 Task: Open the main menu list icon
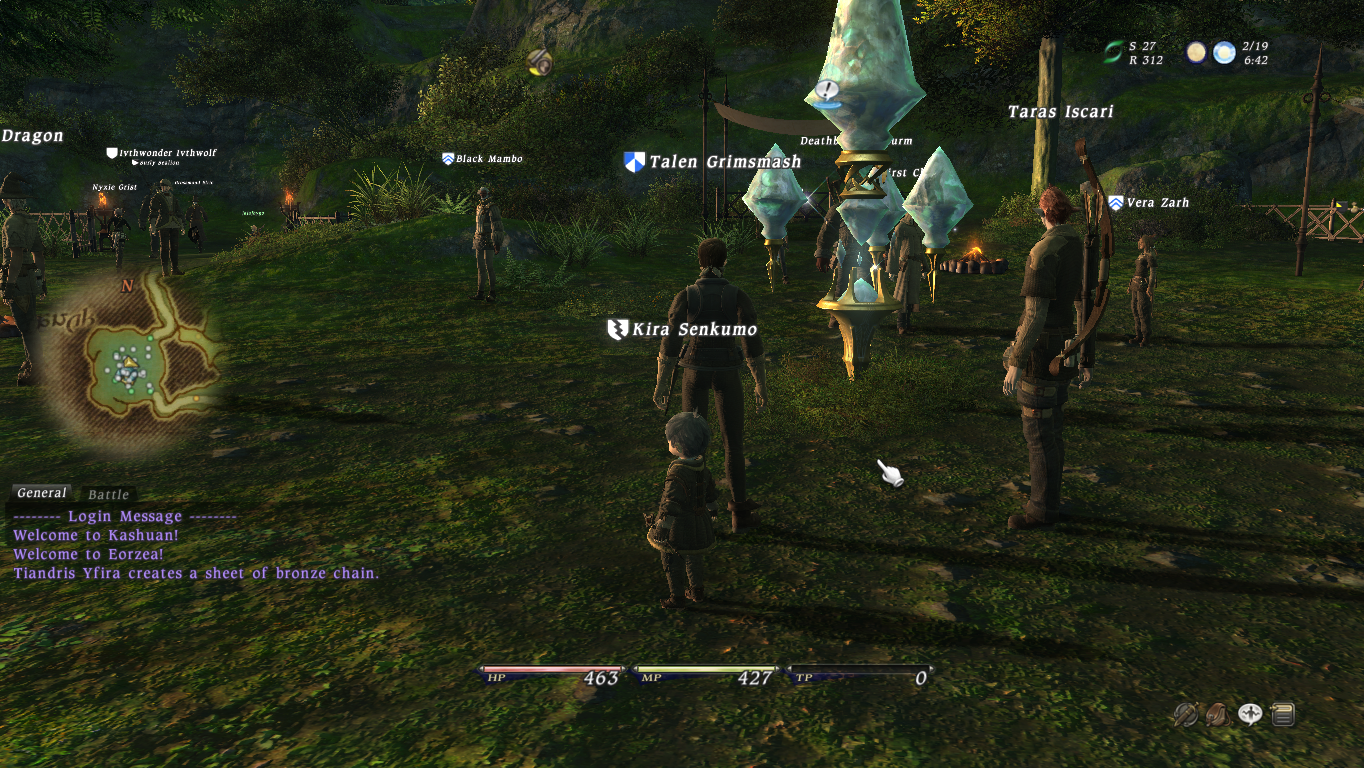[1283, 714]
